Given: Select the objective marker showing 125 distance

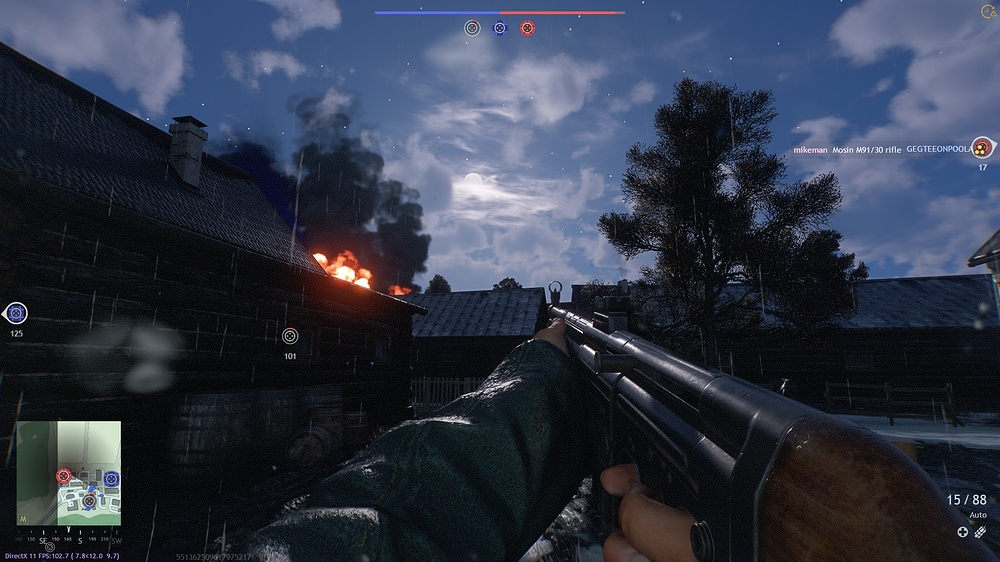Looking at the screenshot, I should click(15, 313).
